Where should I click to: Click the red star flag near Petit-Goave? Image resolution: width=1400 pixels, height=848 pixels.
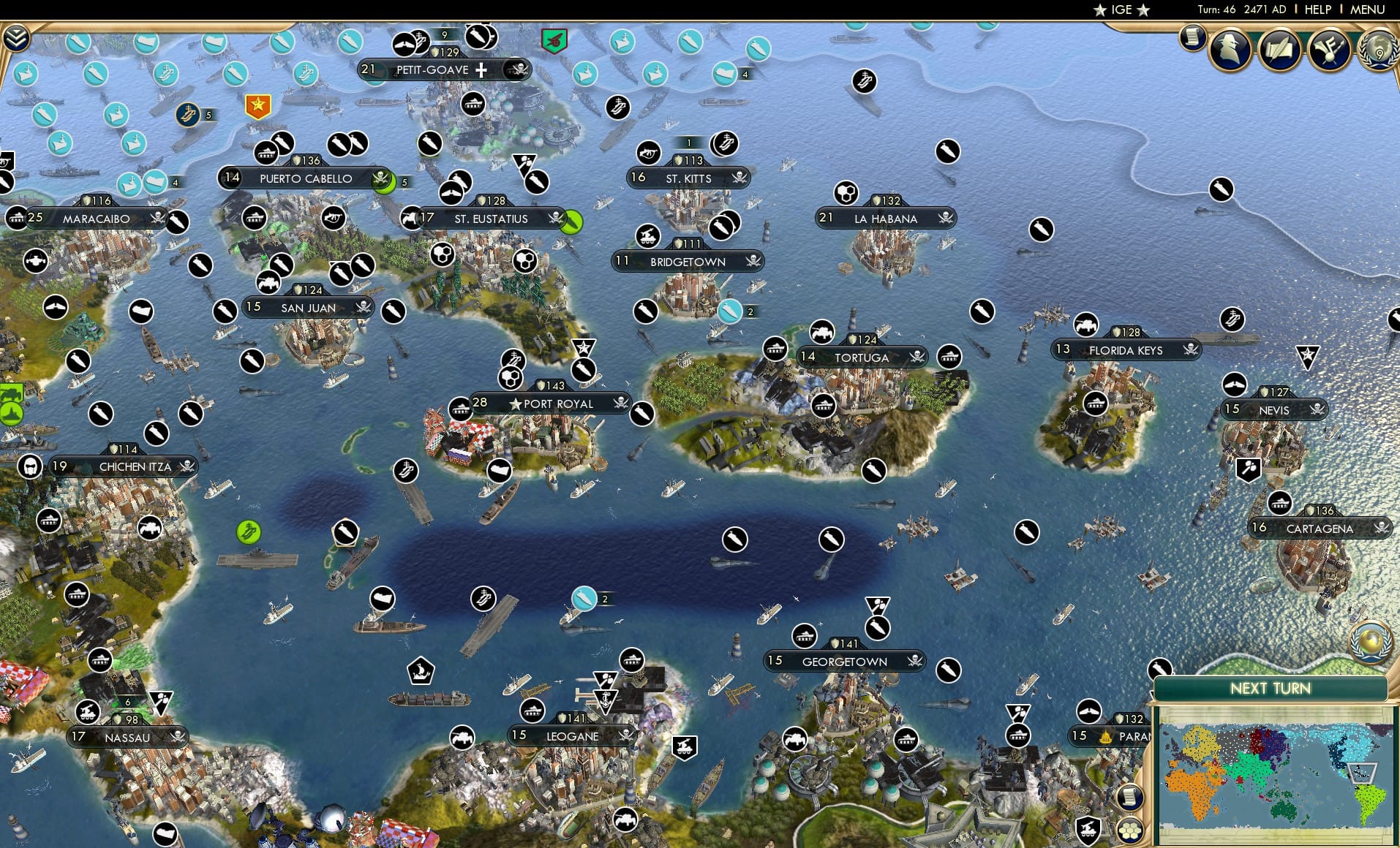(257, 105)
